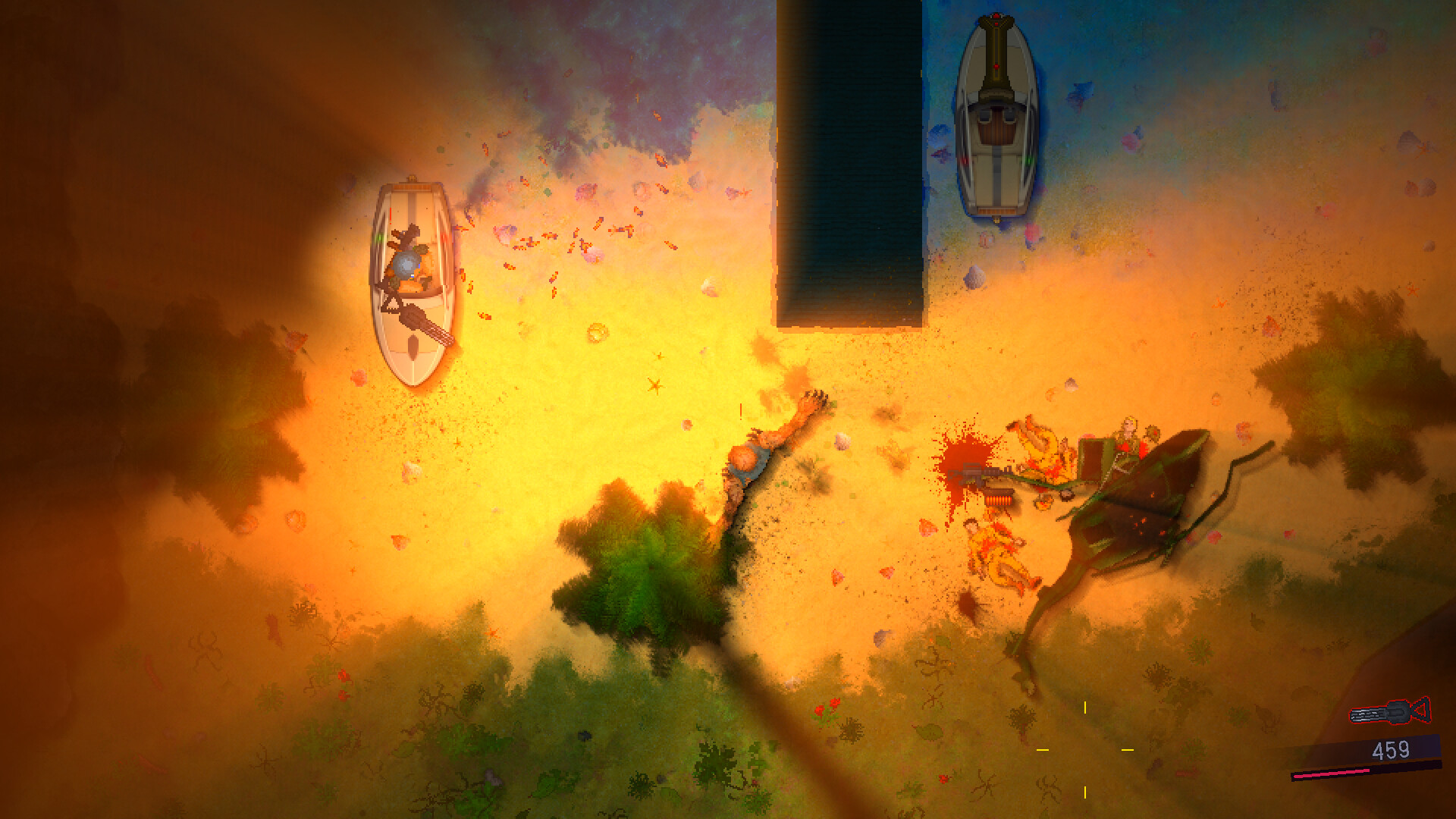Viewport: 1456px width, 819px height.
Task: Click the cooking pot near the helicopter wreck
Action: [x=1066, y=494]
